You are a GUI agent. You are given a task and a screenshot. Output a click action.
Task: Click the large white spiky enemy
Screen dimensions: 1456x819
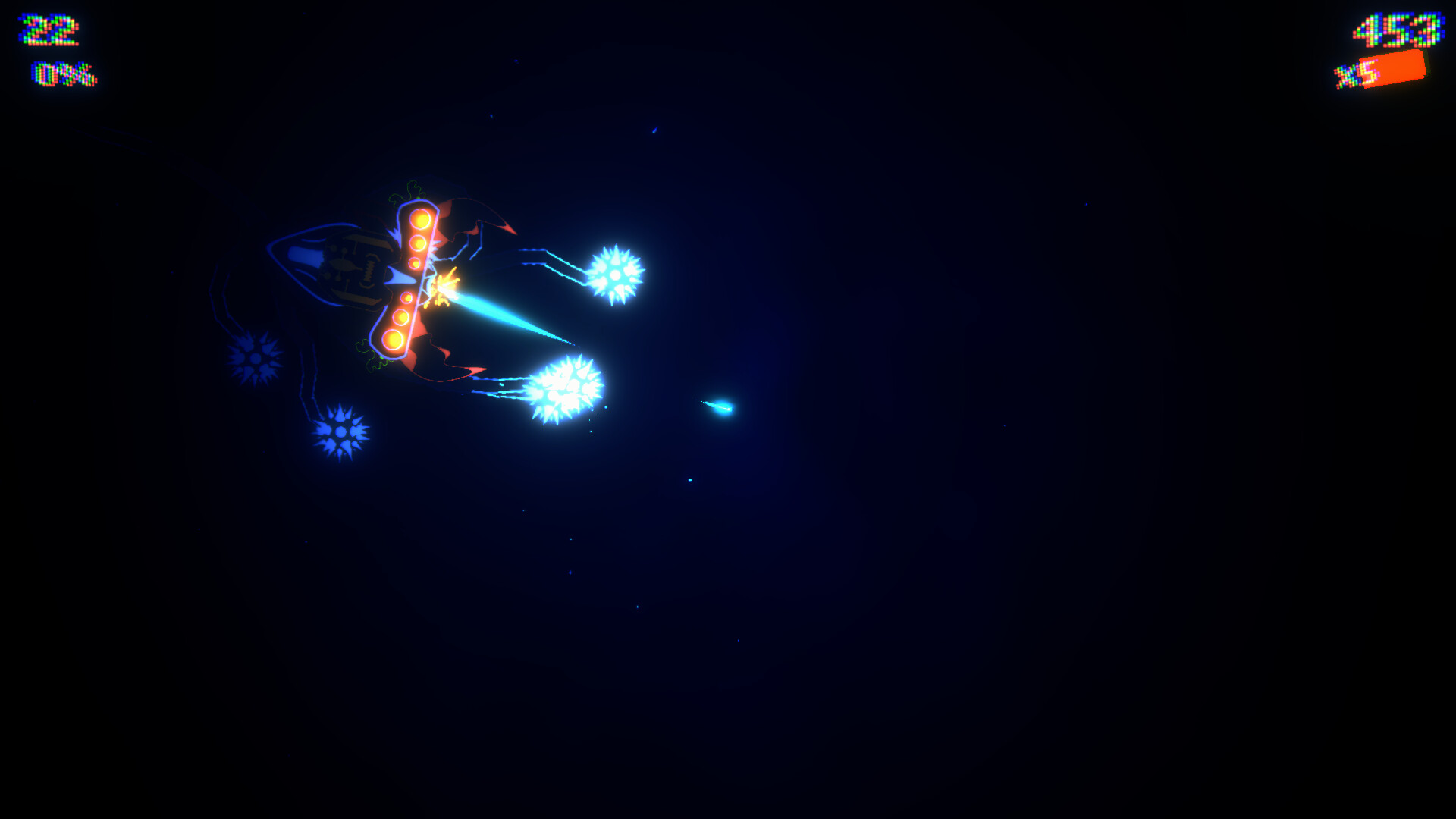tap(565, 387)
